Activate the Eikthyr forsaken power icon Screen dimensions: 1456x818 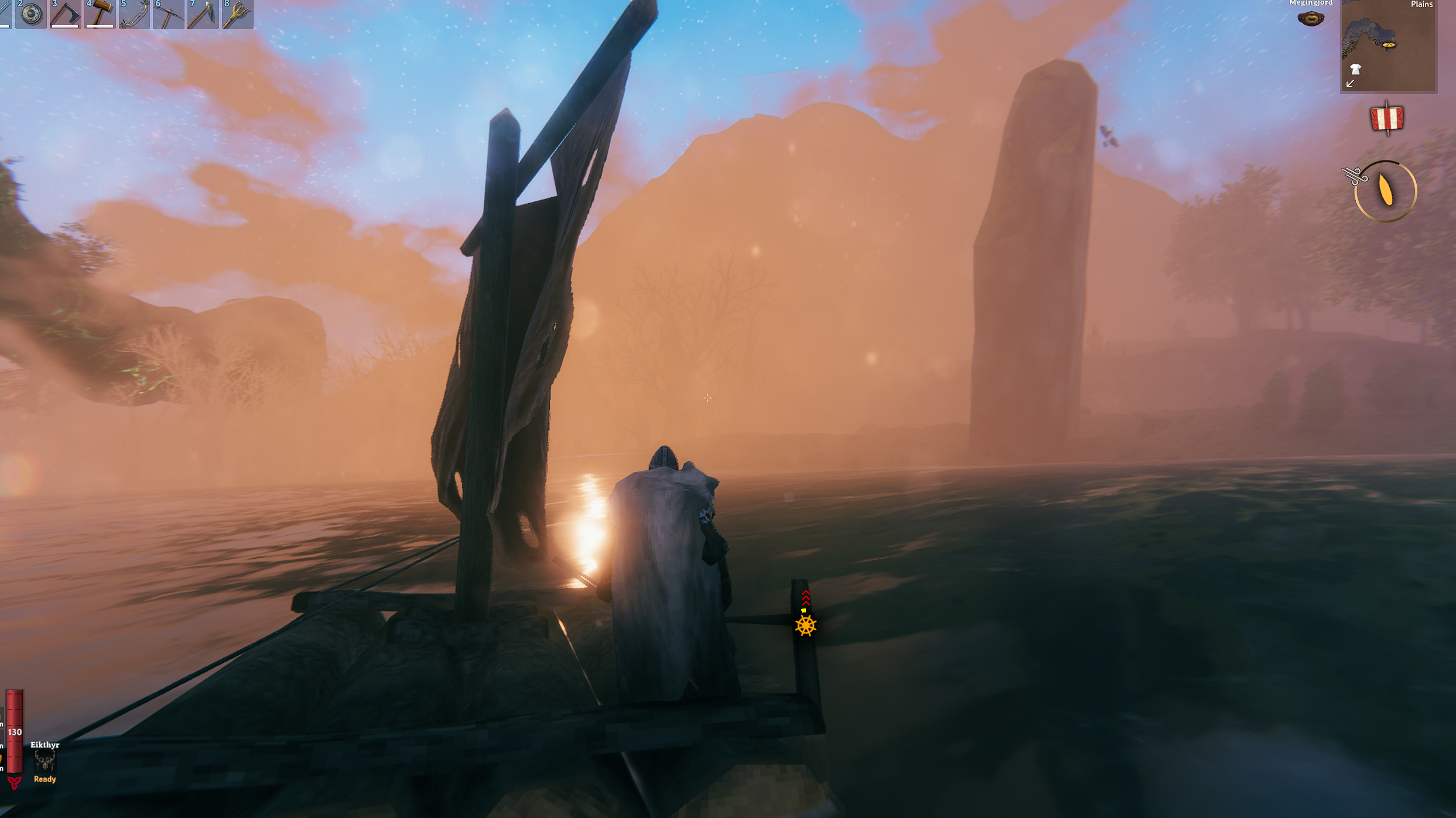45,761
